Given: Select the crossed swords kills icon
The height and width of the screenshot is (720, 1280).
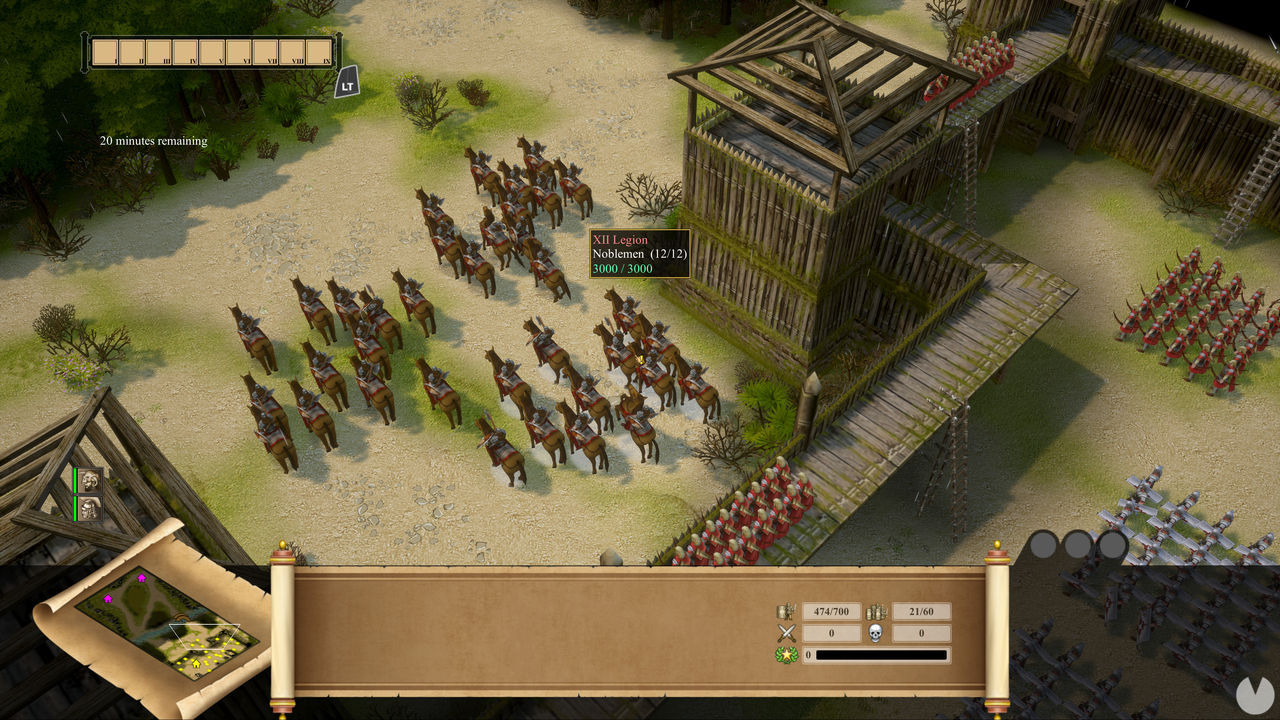Looking at the screenshot, I should pos(786,633).
